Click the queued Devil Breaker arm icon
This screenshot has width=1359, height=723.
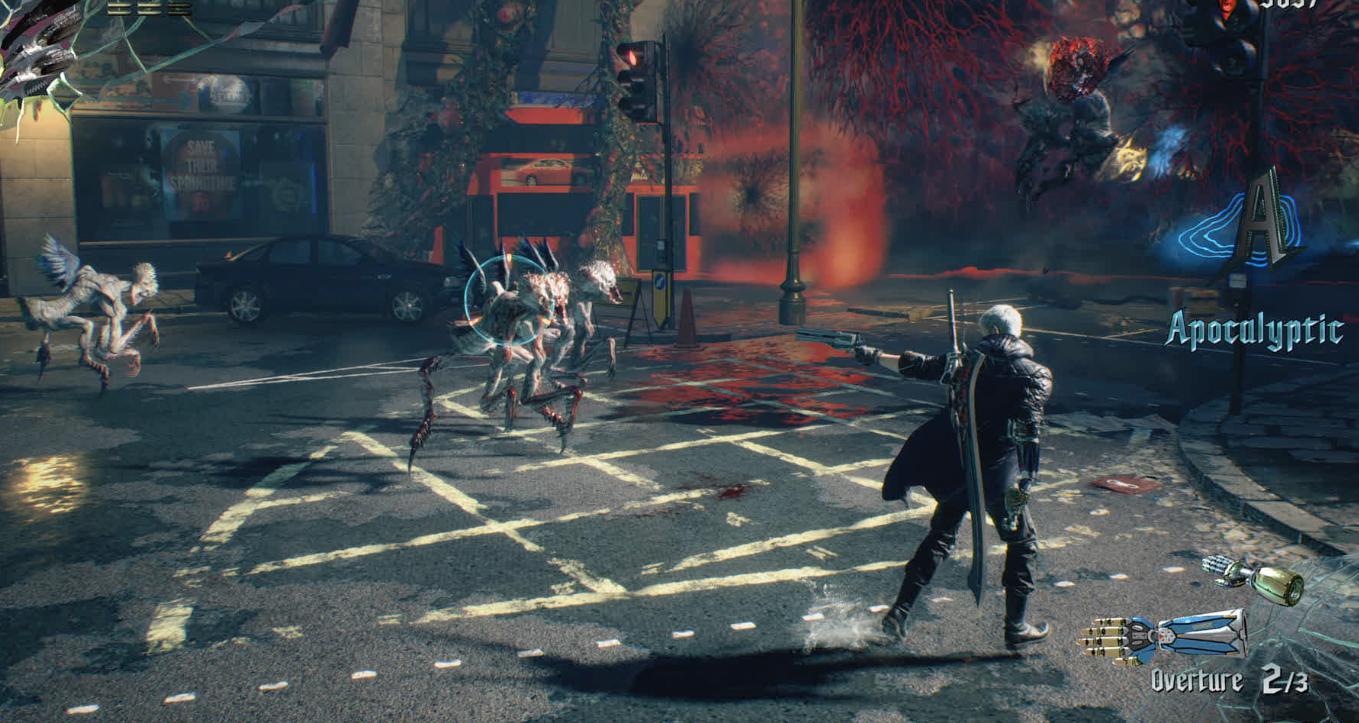pyautogui.click(x=1252, y=580)
